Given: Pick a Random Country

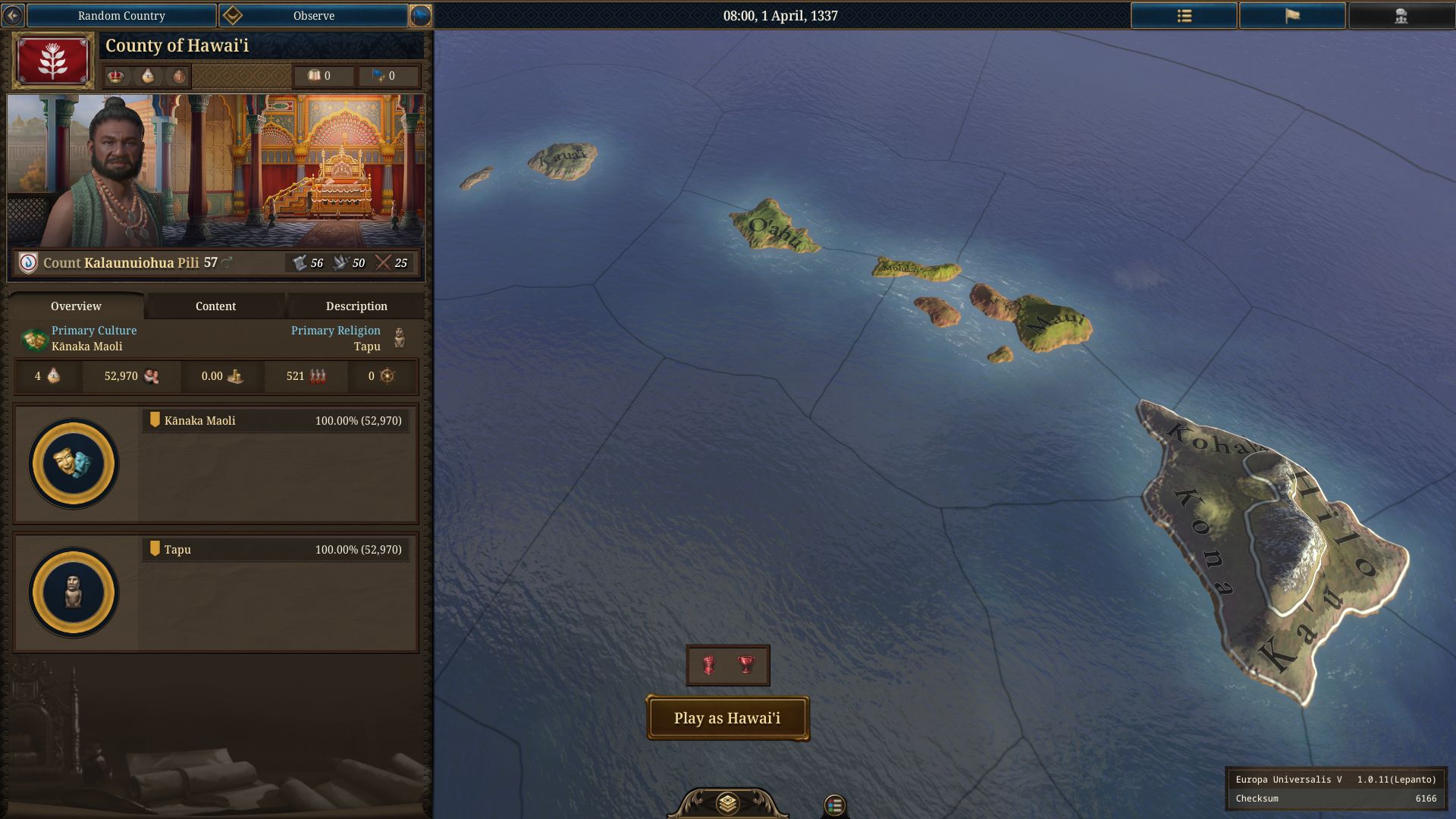Looking at the screenshot, I should (x=121, y=15).
